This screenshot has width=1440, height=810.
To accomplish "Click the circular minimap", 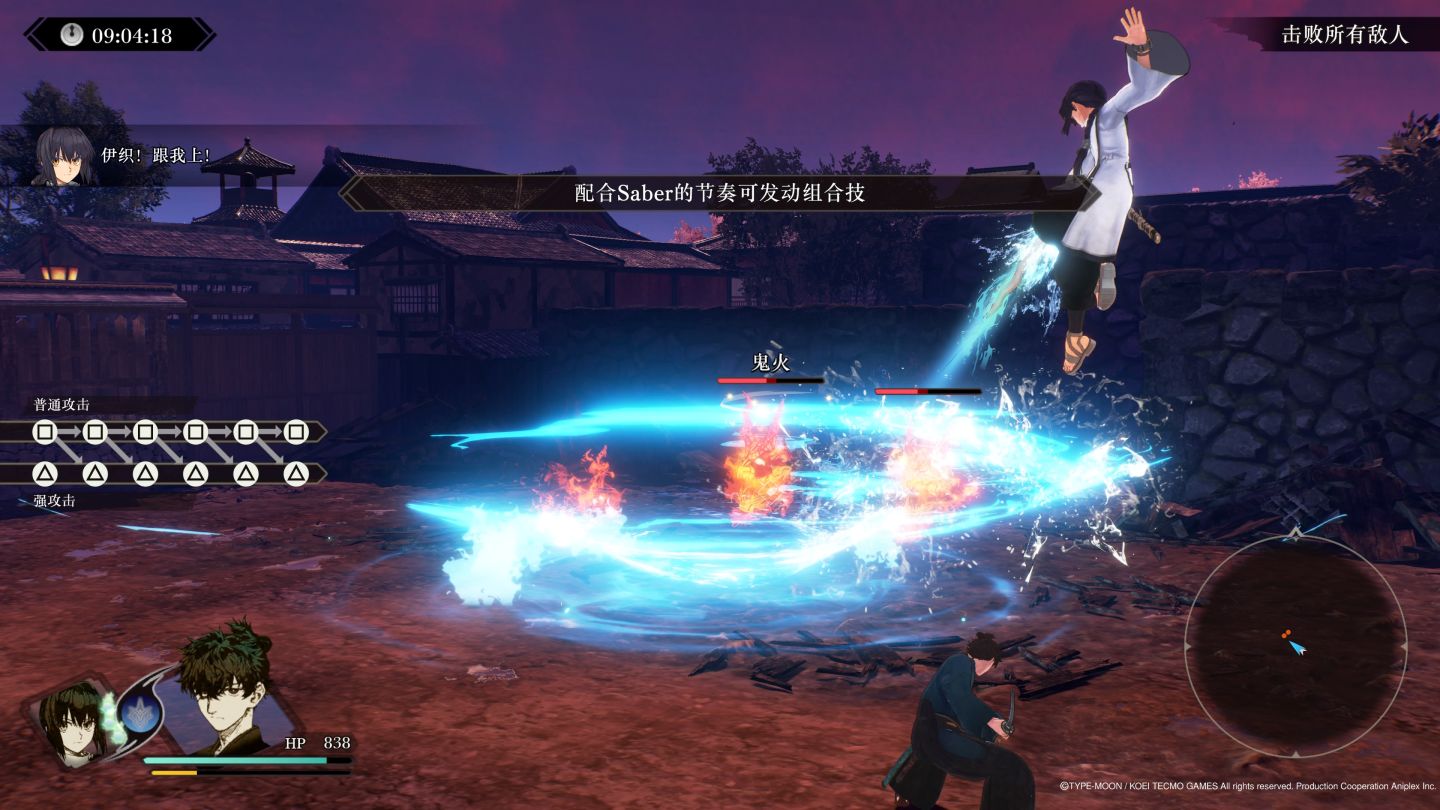I will coord(1295,646).
